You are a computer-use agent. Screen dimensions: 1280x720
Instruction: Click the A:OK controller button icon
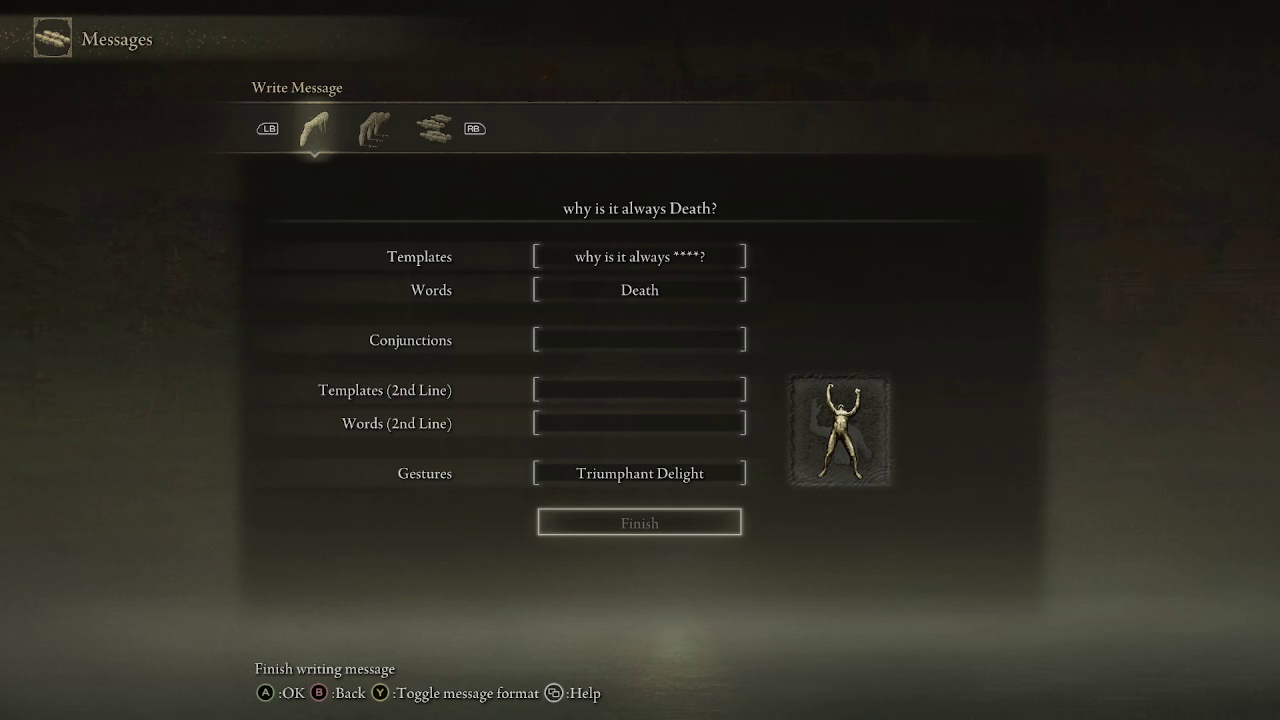(x=265, y=692)
